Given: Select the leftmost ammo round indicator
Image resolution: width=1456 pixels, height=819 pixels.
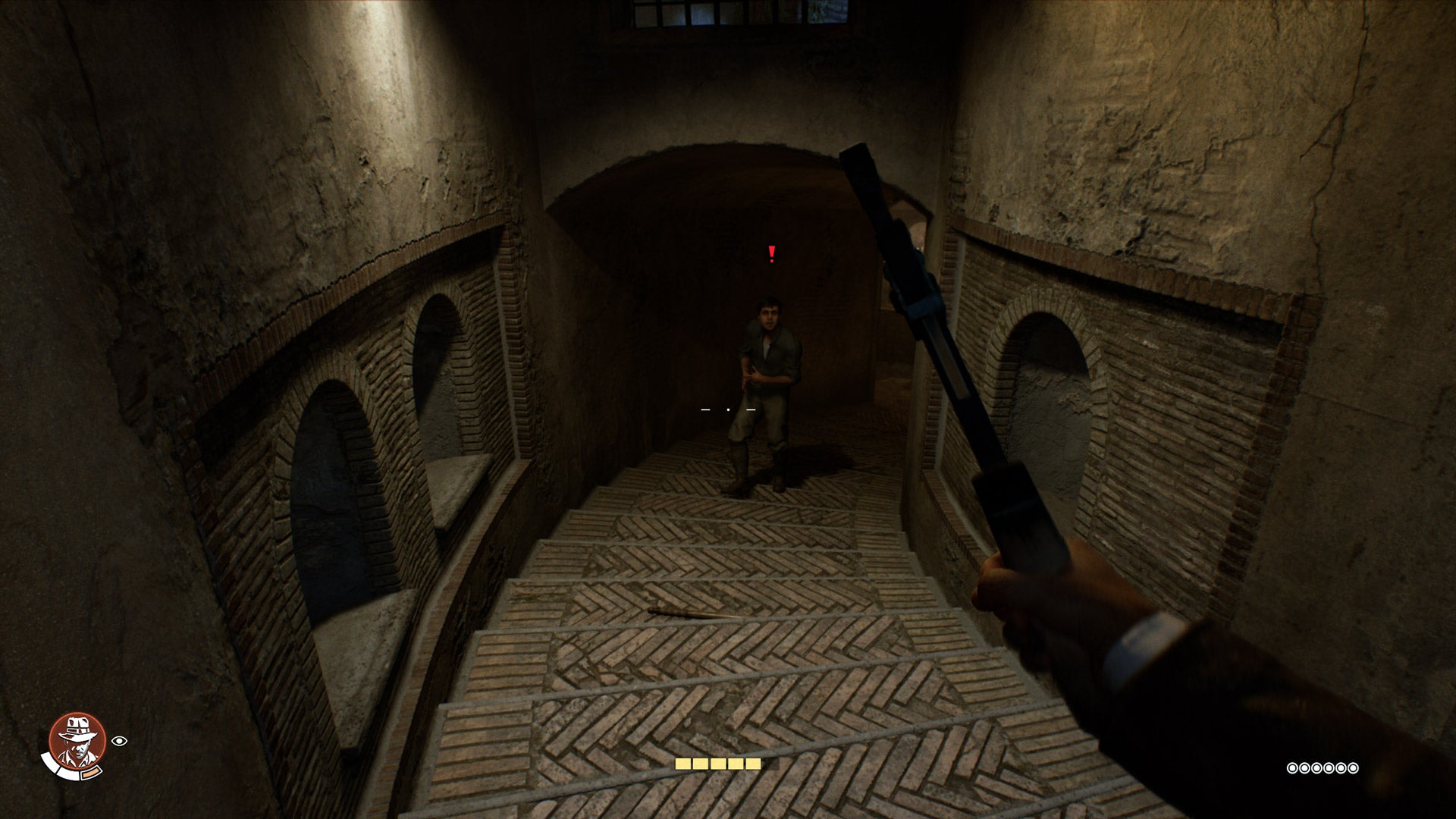Looking at the screenshot, I should pos(1293,768).
